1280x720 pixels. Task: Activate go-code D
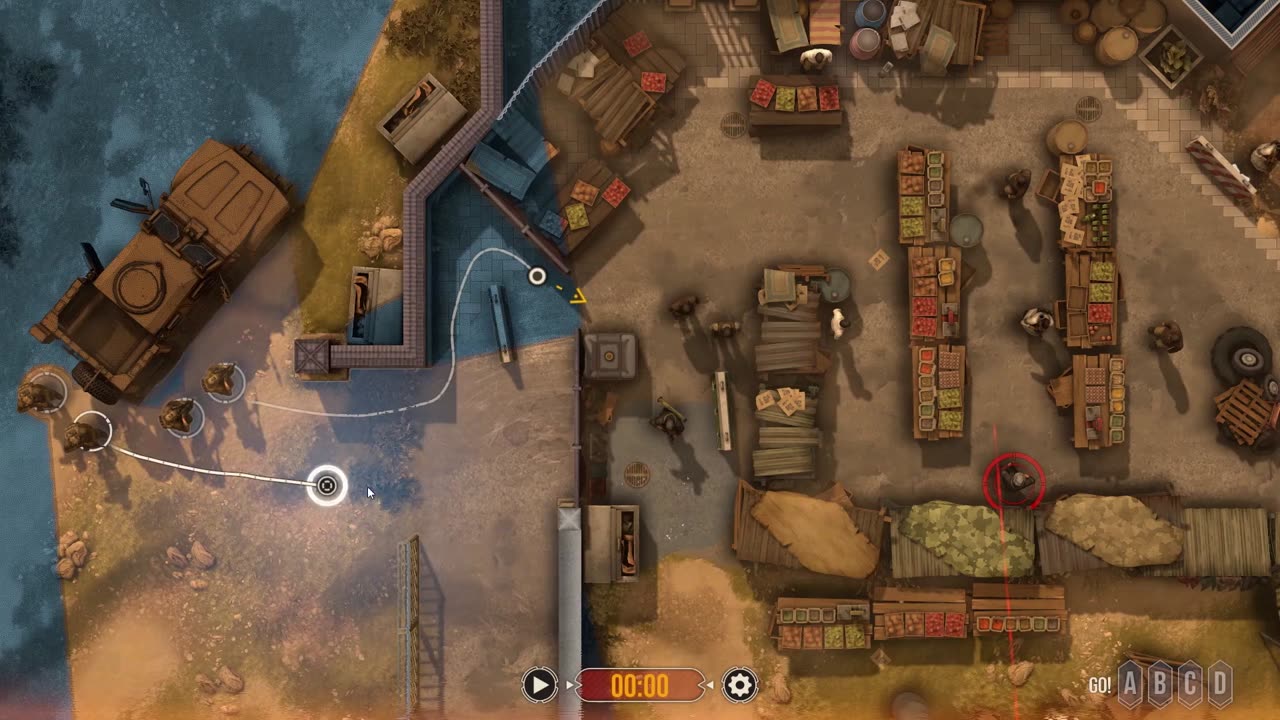click(x=1220, y=685)
